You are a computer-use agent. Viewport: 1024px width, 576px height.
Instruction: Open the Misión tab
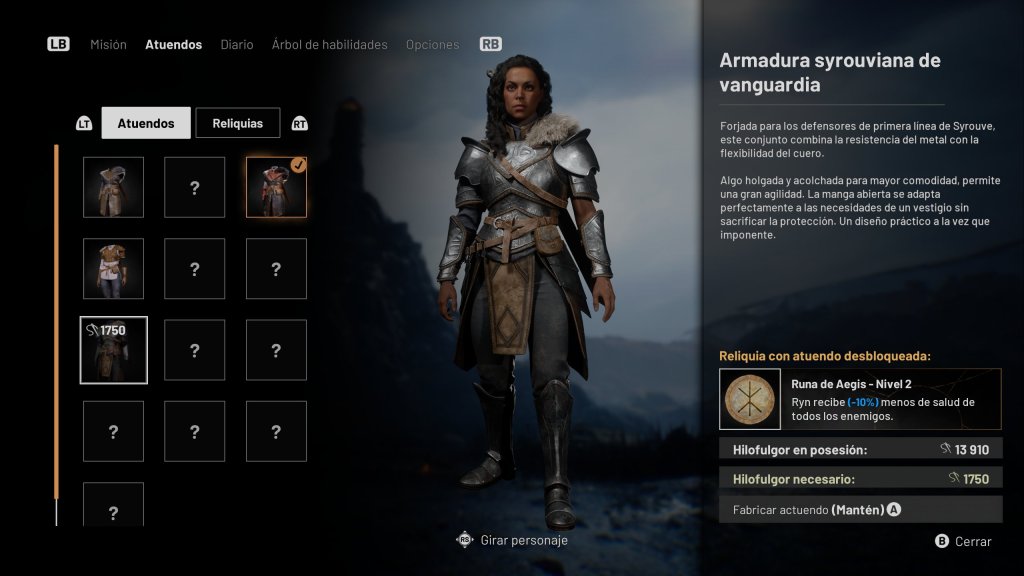tap(108, 45)
